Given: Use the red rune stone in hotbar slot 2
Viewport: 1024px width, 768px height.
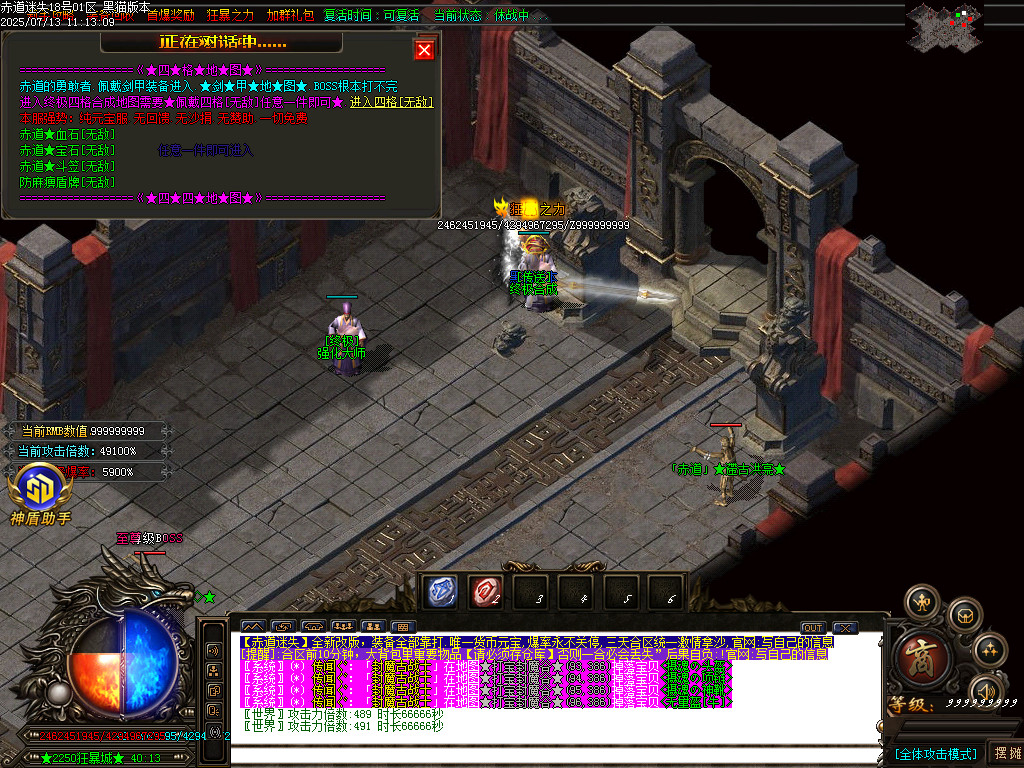Looking at the screenshot, I should tap(487, 592).
